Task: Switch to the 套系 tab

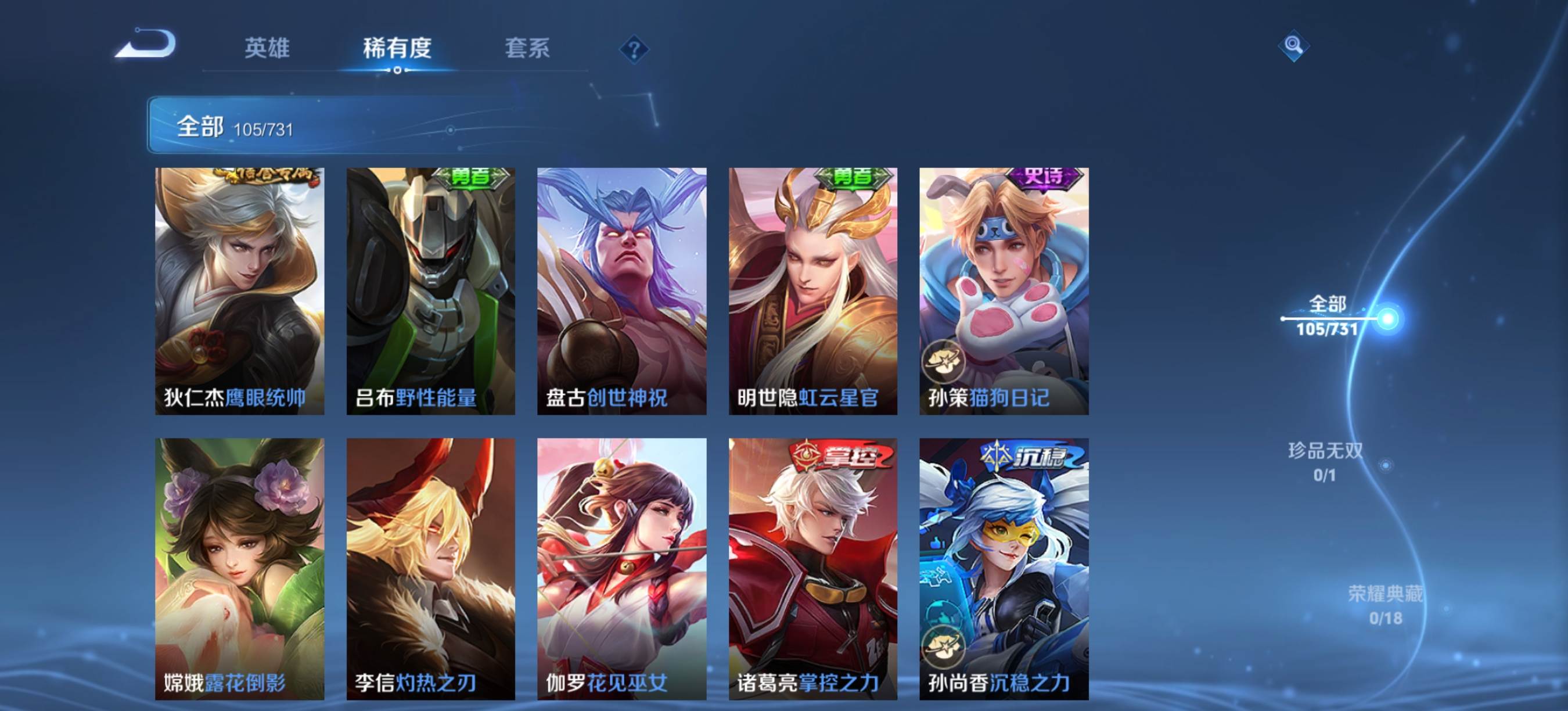Action: pos(527,49)
